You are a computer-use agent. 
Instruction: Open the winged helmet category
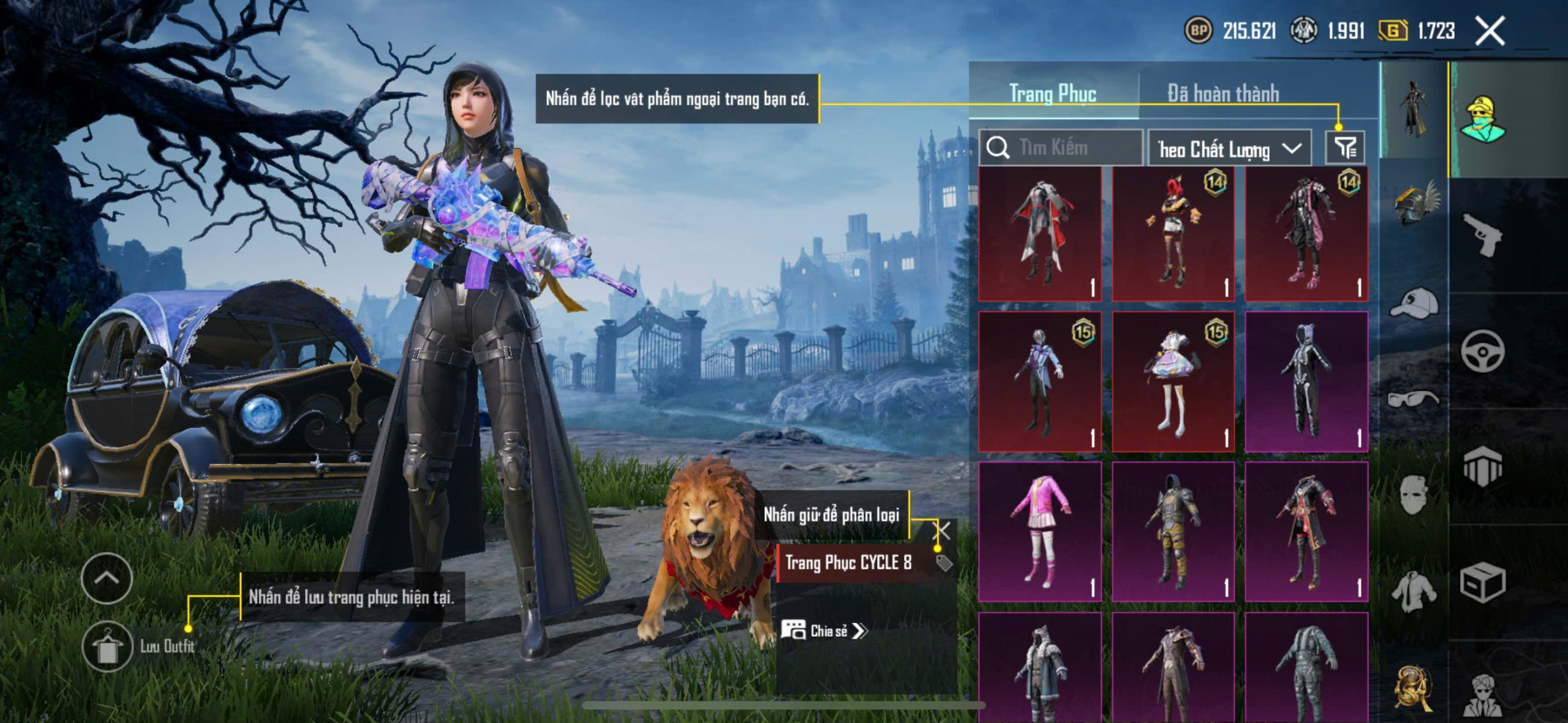pyautogui.click(x=1414, y=203)
